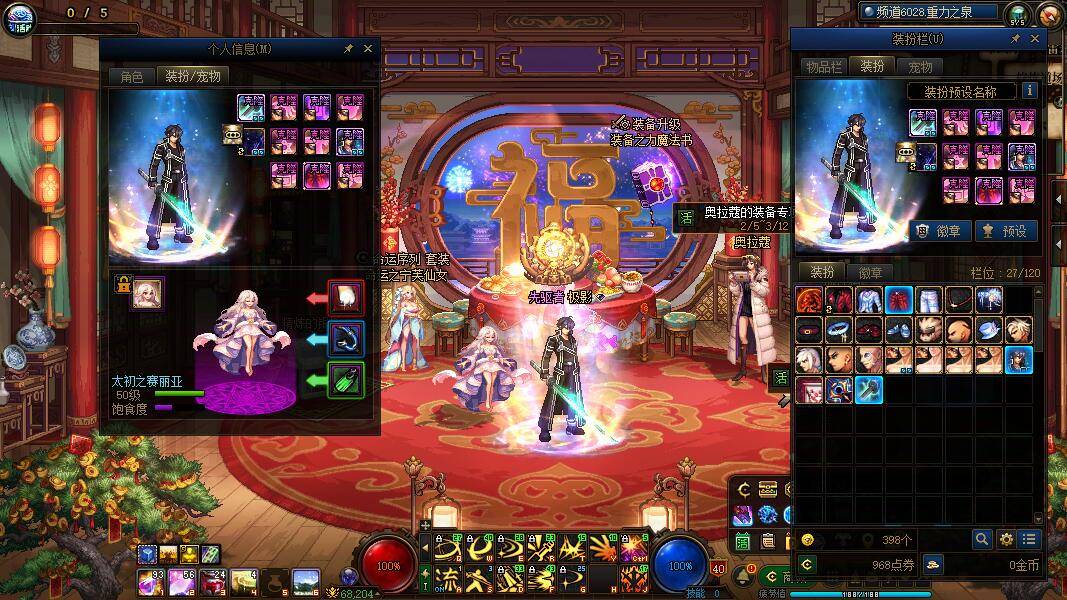Open inventory settings gear button
The height and width of the screenshot is (600, 1067).
pyautogui.click(x=1006, y=539)
